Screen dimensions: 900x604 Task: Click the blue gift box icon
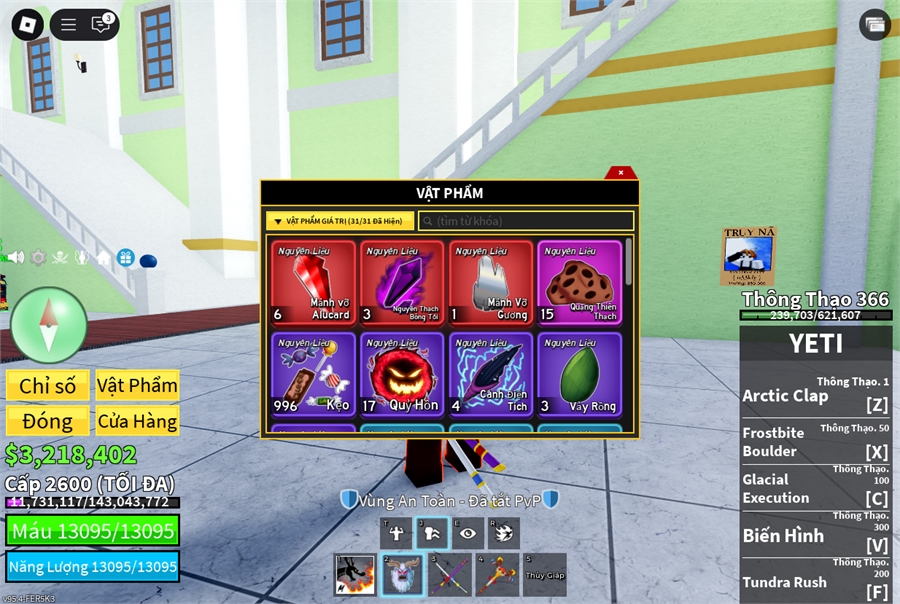point(126,258)
